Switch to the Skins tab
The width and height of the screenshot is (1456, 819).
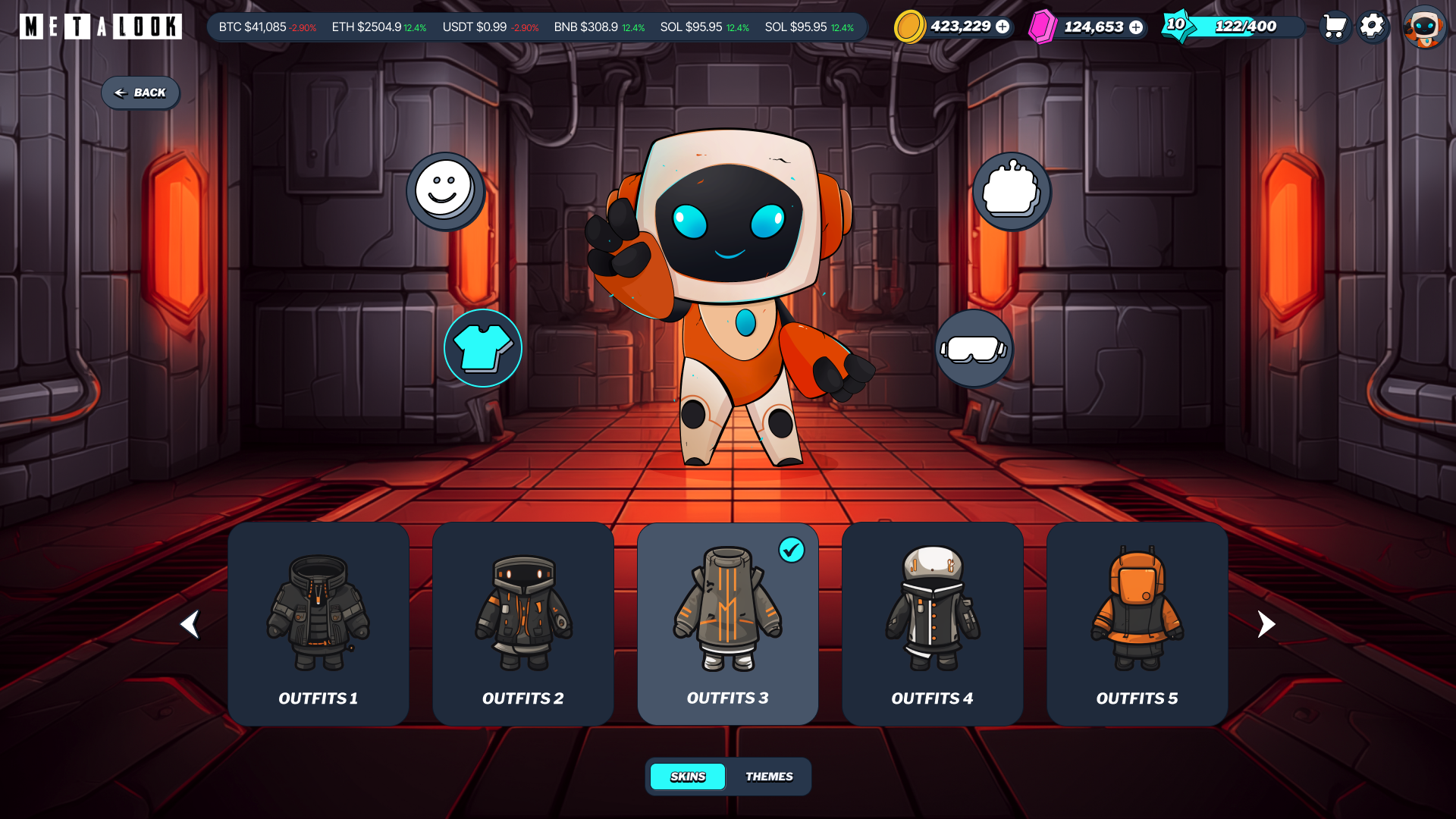tap(688, 777)
